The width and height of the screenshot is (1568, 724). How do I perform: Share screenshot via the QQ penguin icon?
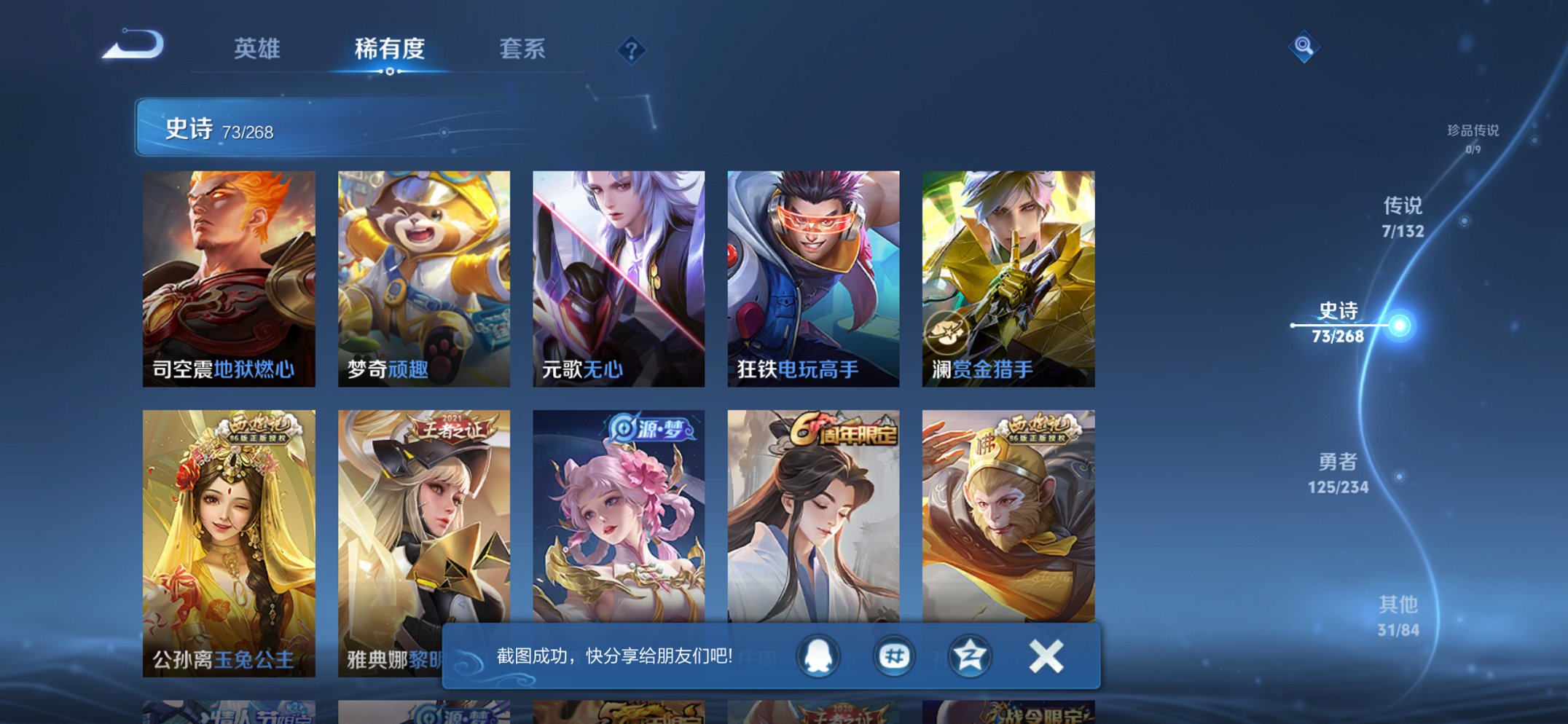point(820,656)
